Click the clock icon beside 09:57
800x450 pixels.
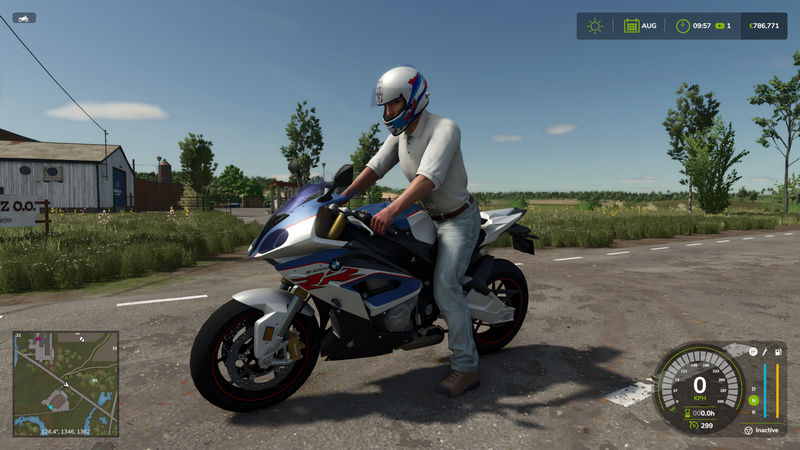[x=682, y=26]
